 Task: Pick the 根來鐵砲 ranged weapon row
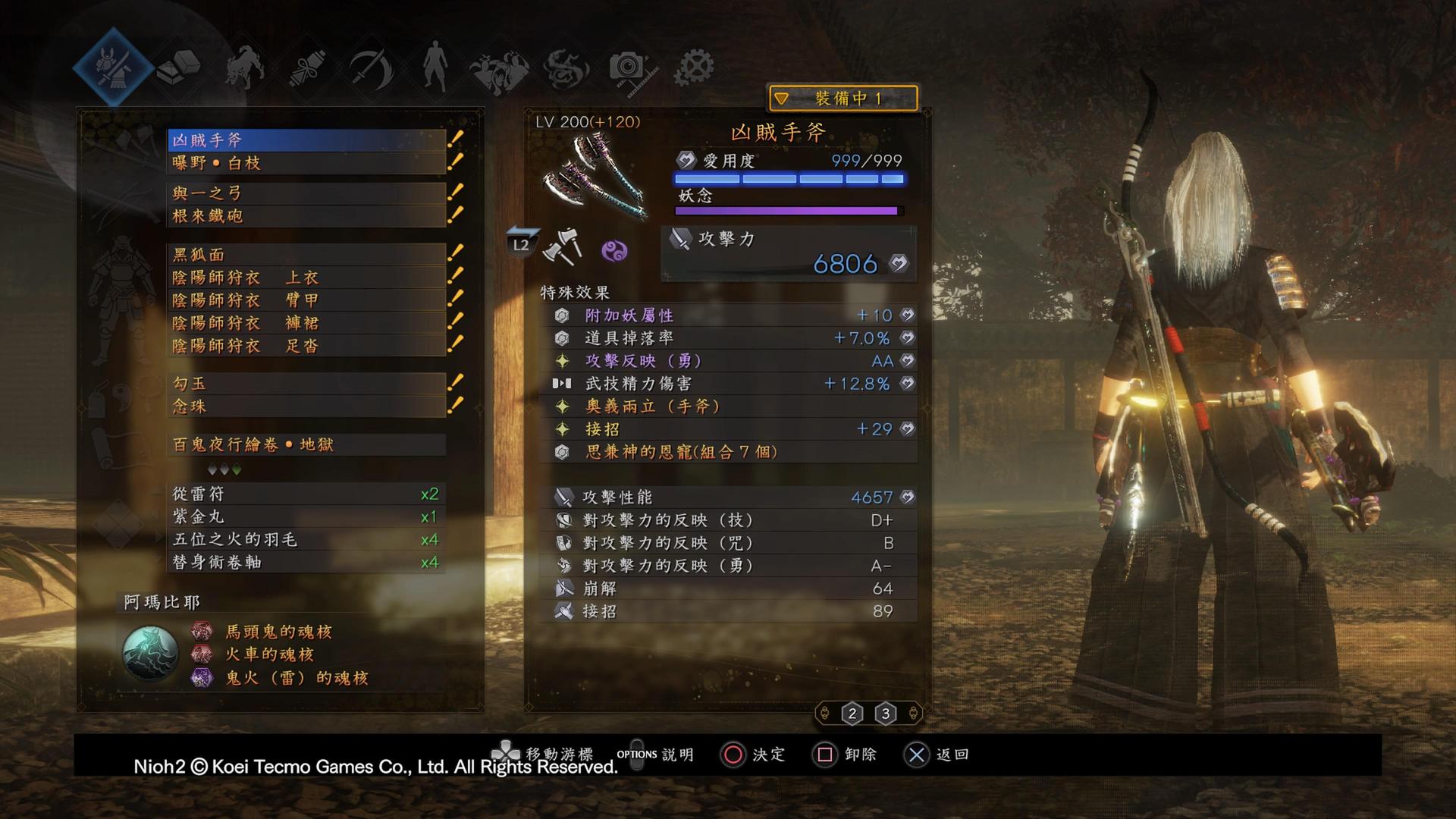coord(306,216)
